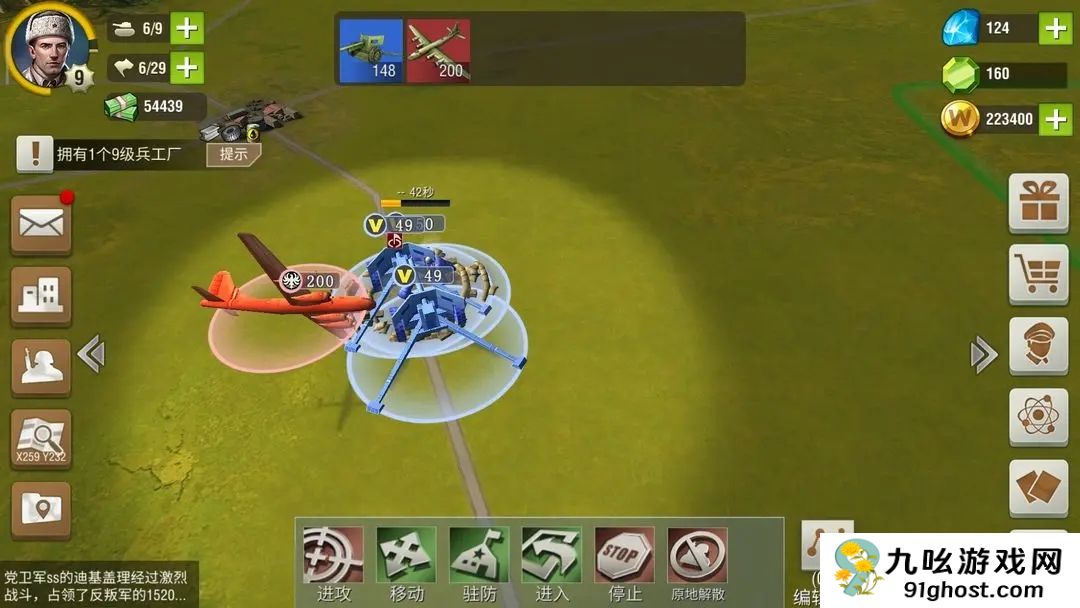Viewport: 1080px width, 608px height.
Task: Open the shopping cart store
Action: [1038, 273]
